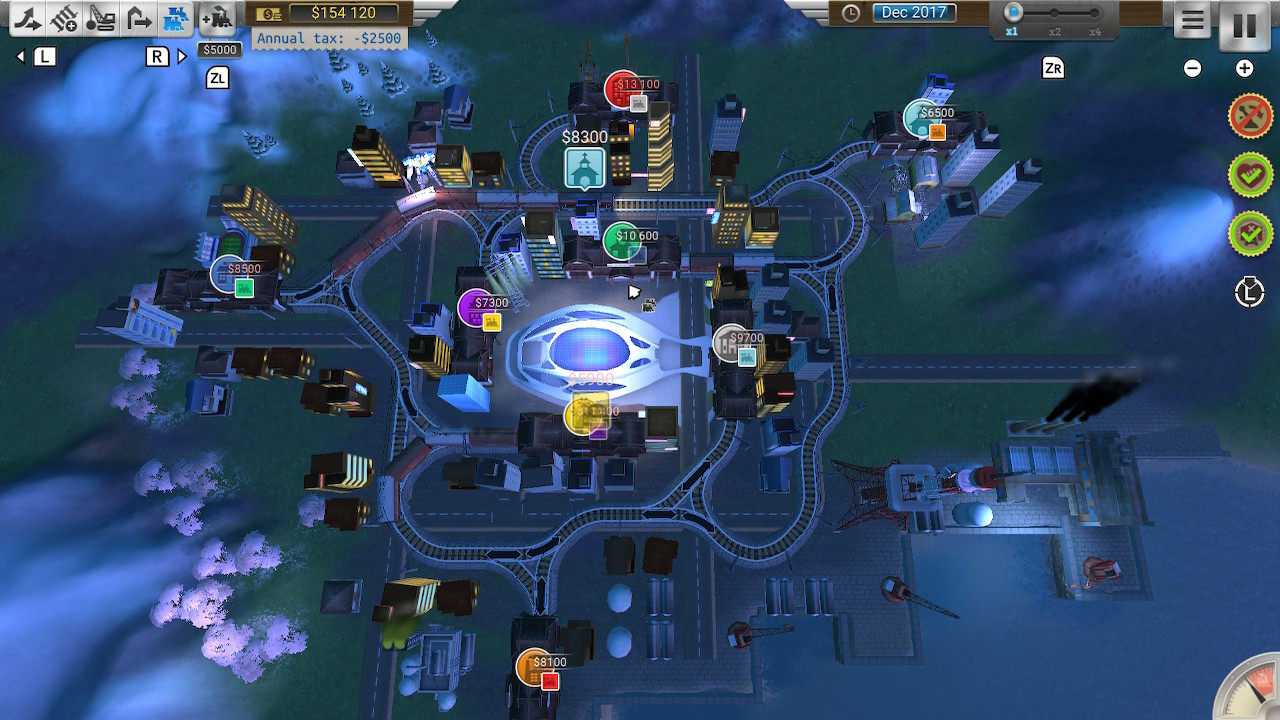Select the green $10 600 station marker
Screen dimensions: 1280x720
point(622,241)
